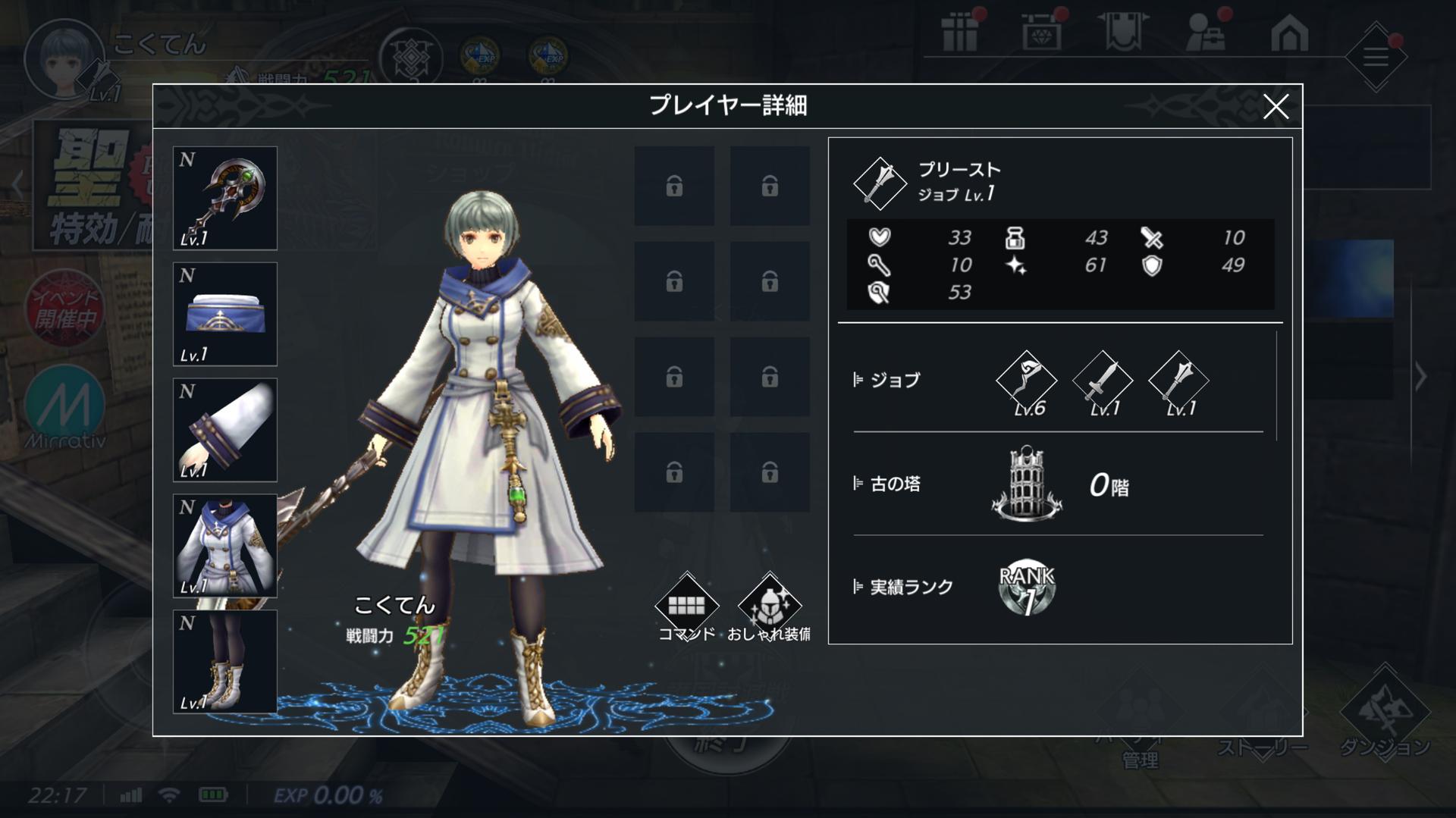The width and height of the screenshot is (1456, 818).
Task: Choose the Lv.1 sword job icon
Action: click(1102, 381)
